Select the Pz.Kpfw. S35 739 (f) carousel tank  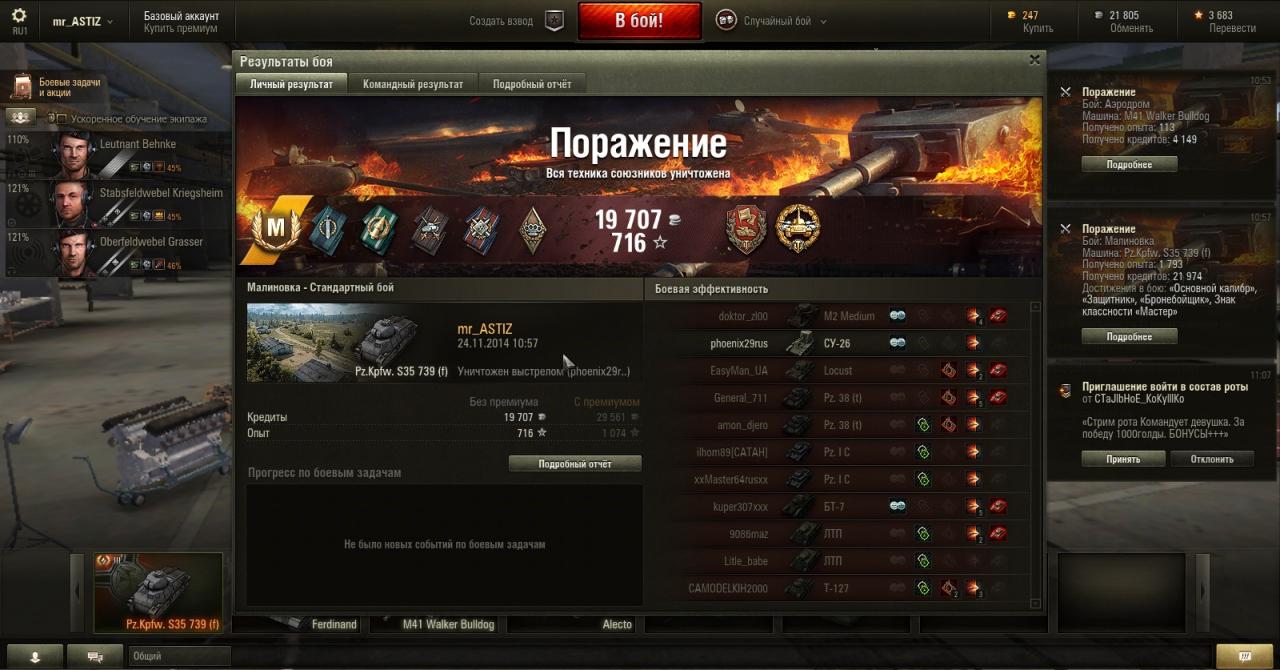click(x=158, y=593)
